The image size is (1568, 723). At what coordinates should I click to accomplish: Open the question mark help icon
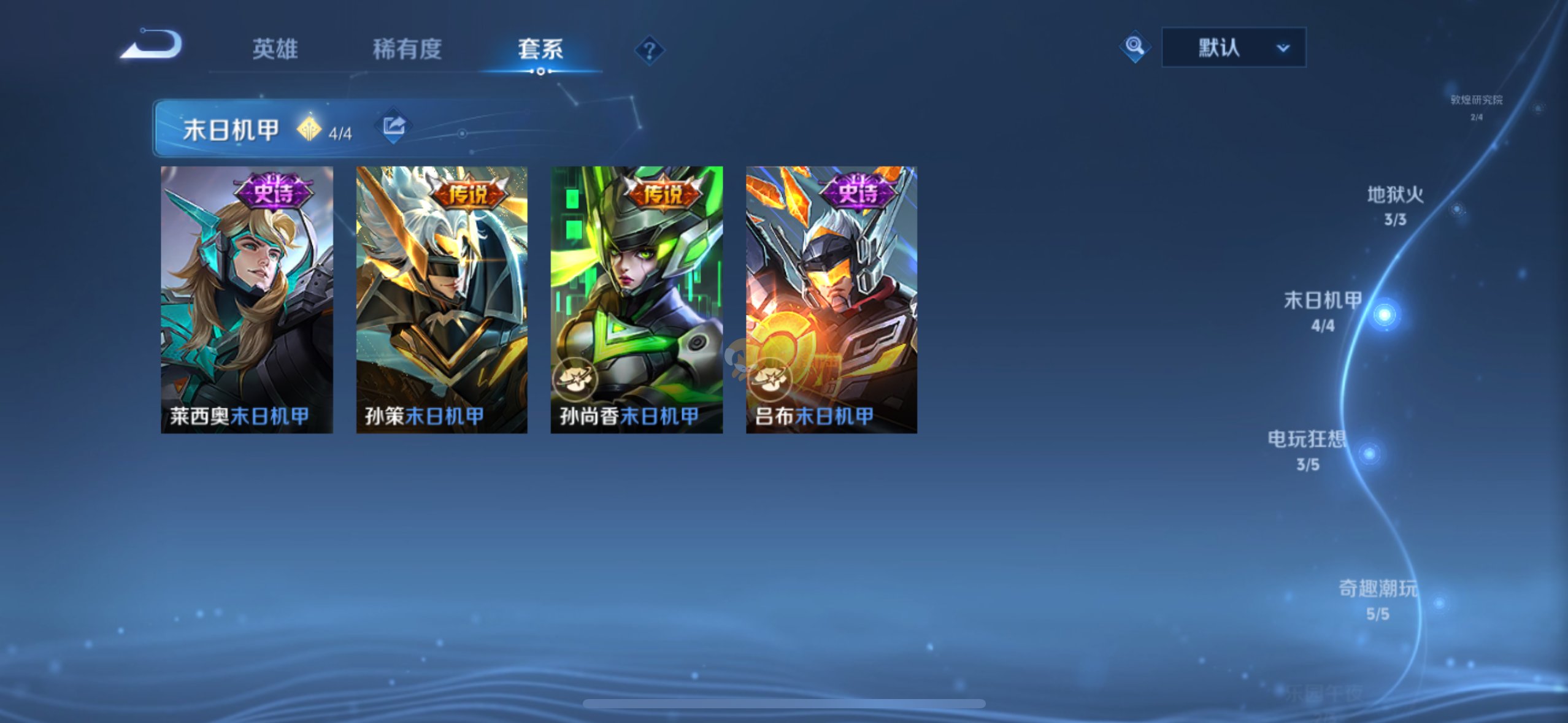pos(649,50)
